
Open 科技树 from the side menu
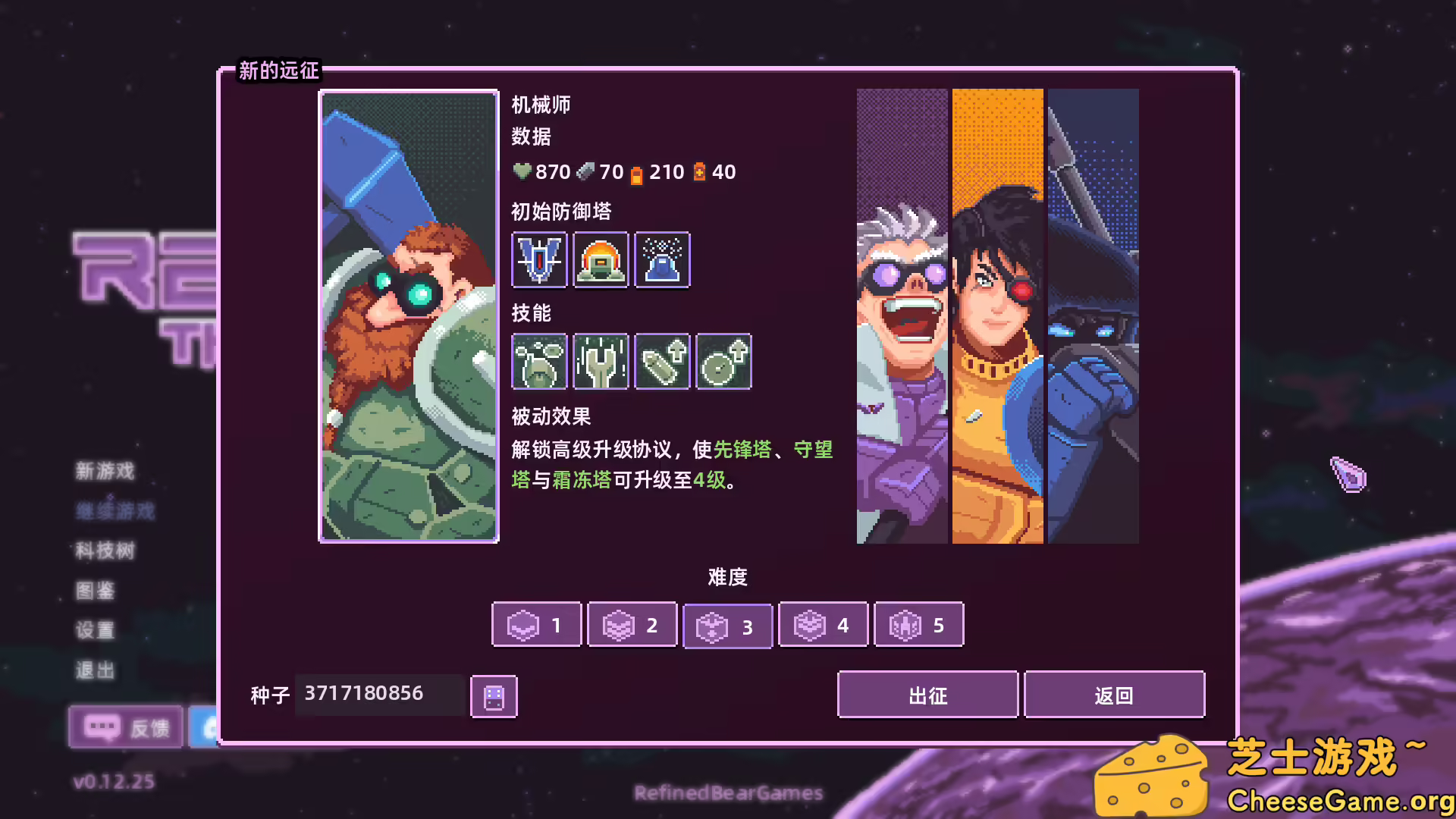105,551
